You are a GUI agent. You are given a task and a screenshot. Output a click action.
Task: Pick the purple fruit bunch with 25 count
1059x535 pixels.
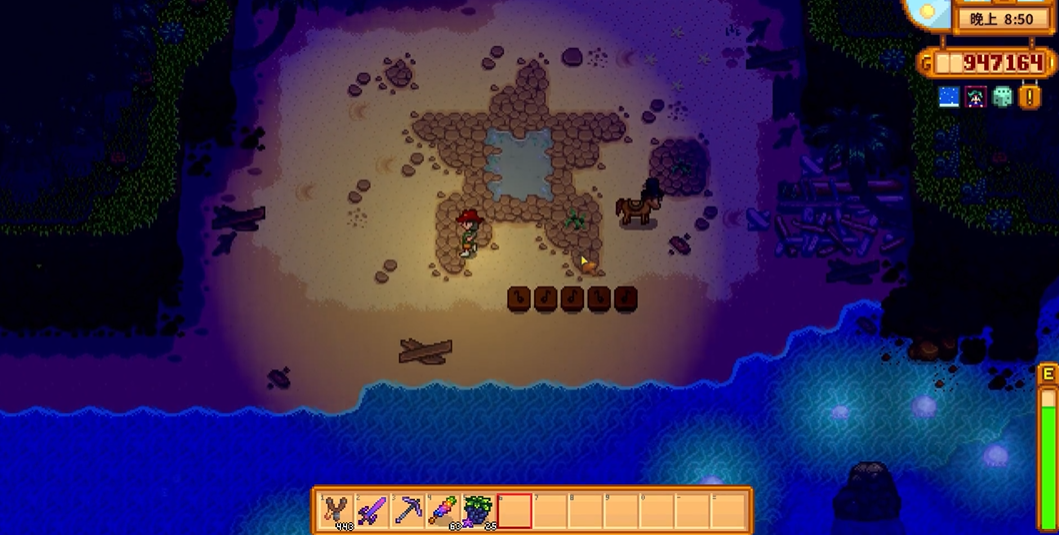coord(477,511)
